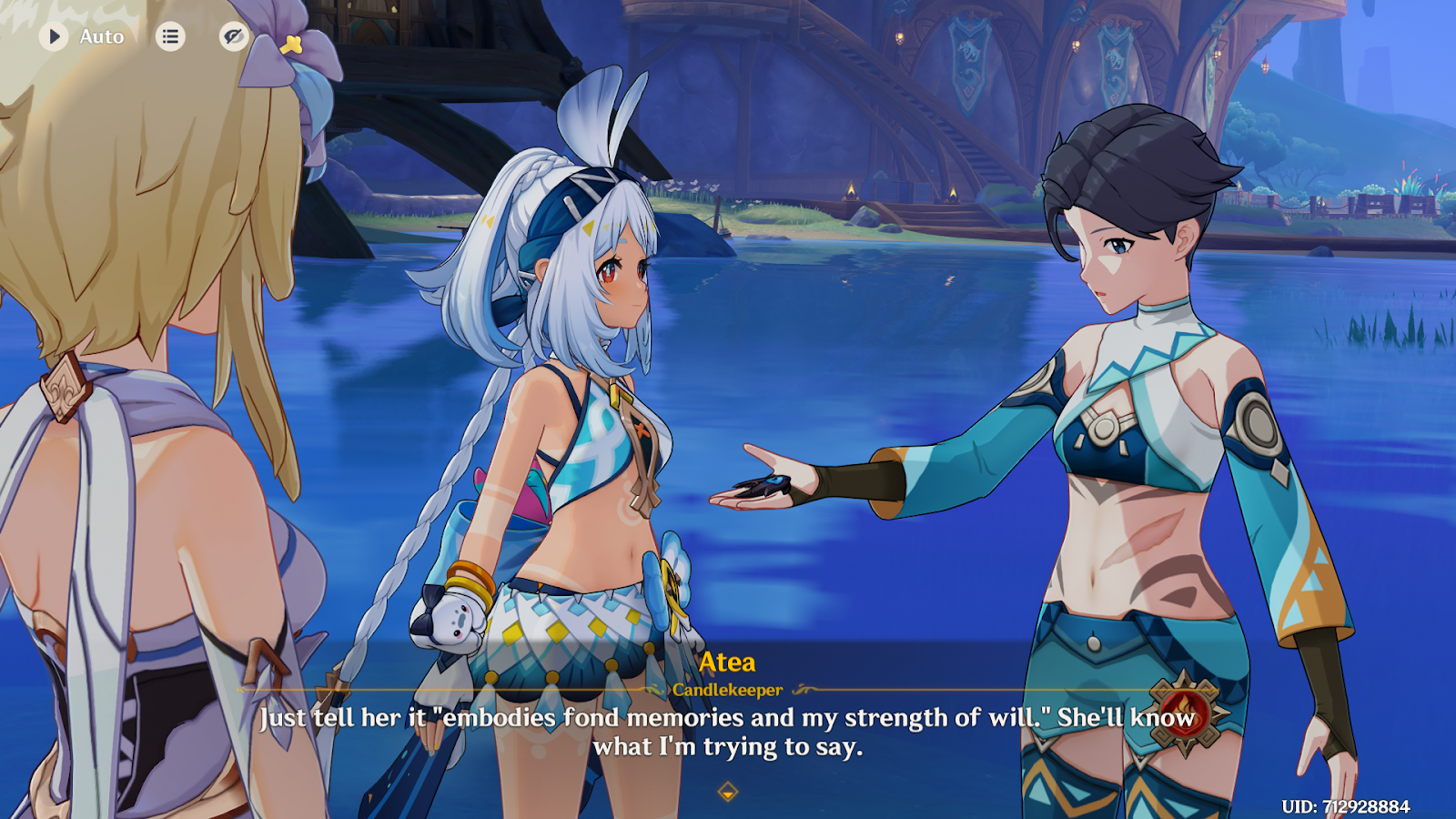Image resolution: width=1456 pixels, height=819 pixels.
Task: Hide the dialogue interface
Action: pos(234,36)
